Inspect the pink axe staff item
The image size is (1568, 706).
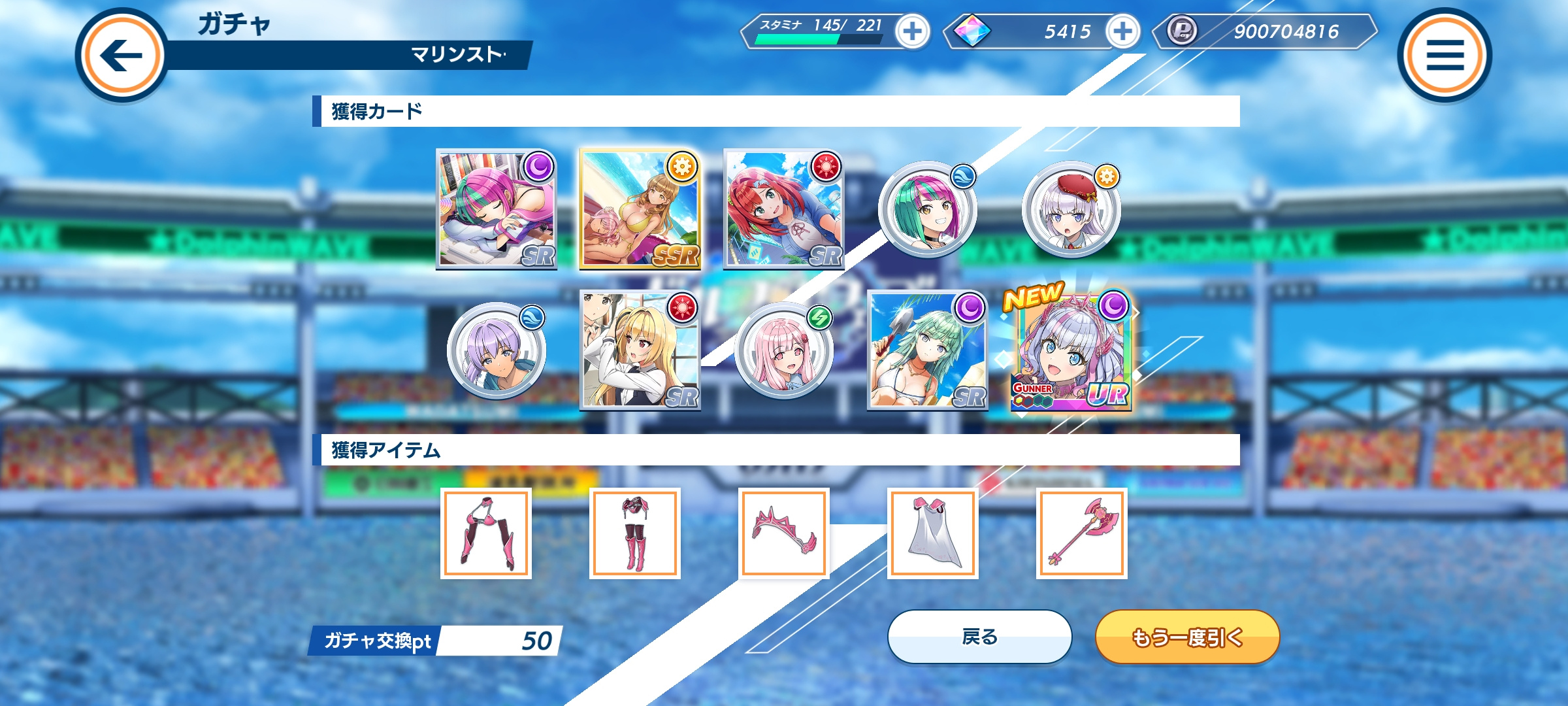(1081, 533)
